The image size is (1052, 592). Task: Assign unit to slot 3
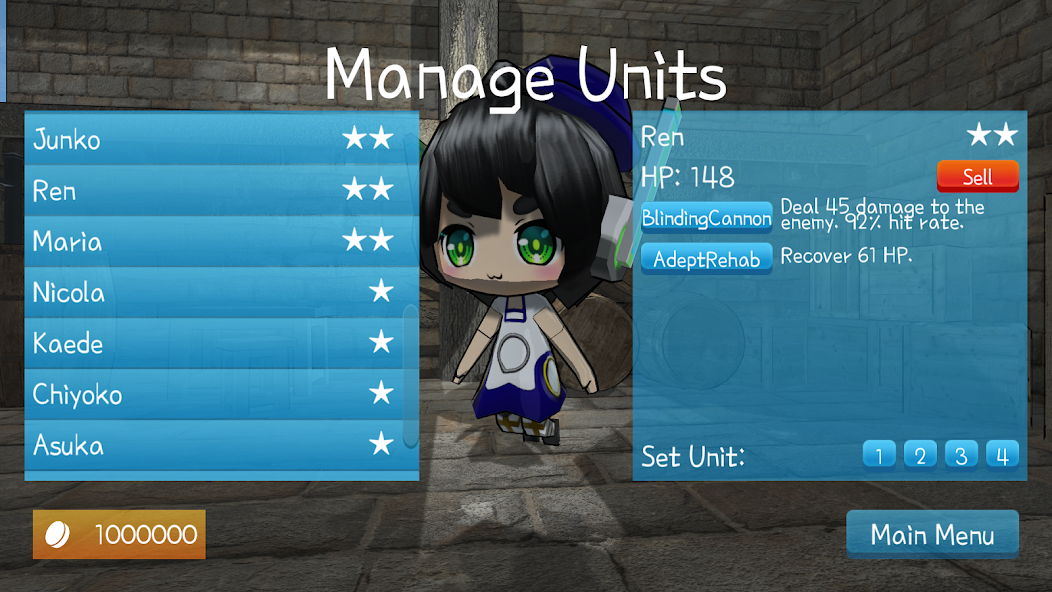961,456
